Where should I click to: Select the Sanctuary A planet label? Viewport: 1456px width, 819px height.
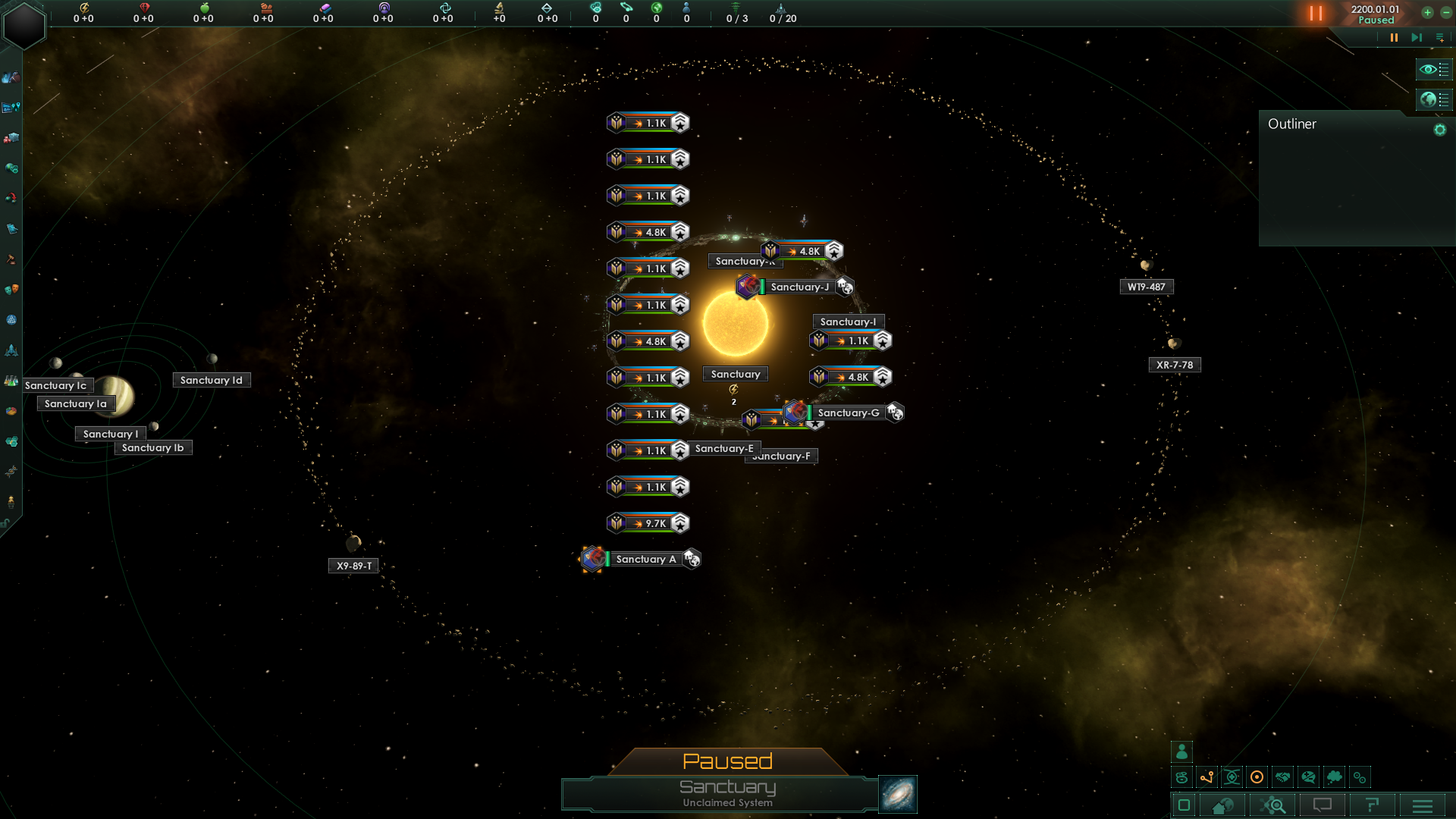pos(645,560)
